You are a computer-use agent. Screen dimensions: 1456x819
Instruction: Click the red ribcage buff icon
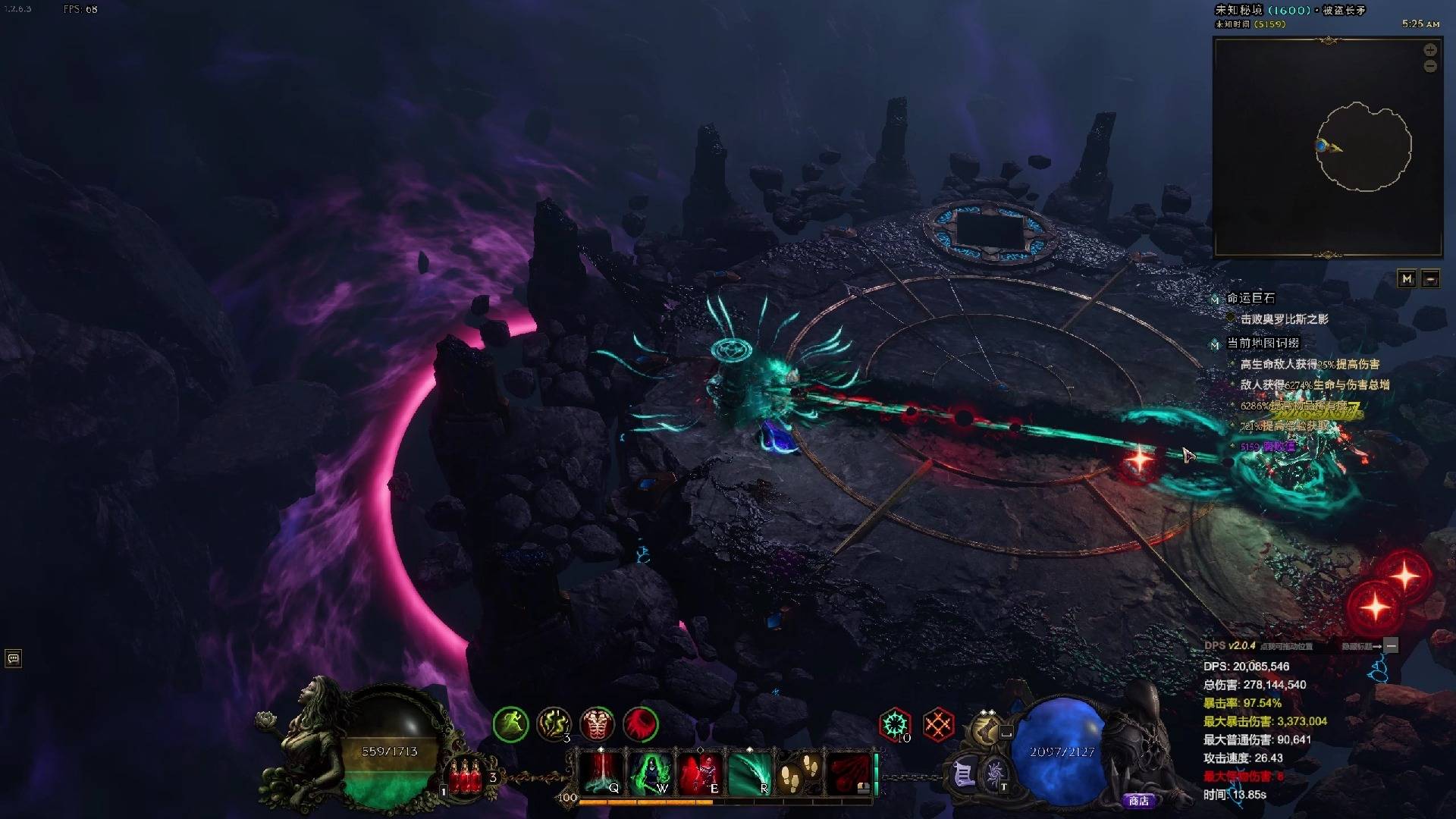point(598,724)
